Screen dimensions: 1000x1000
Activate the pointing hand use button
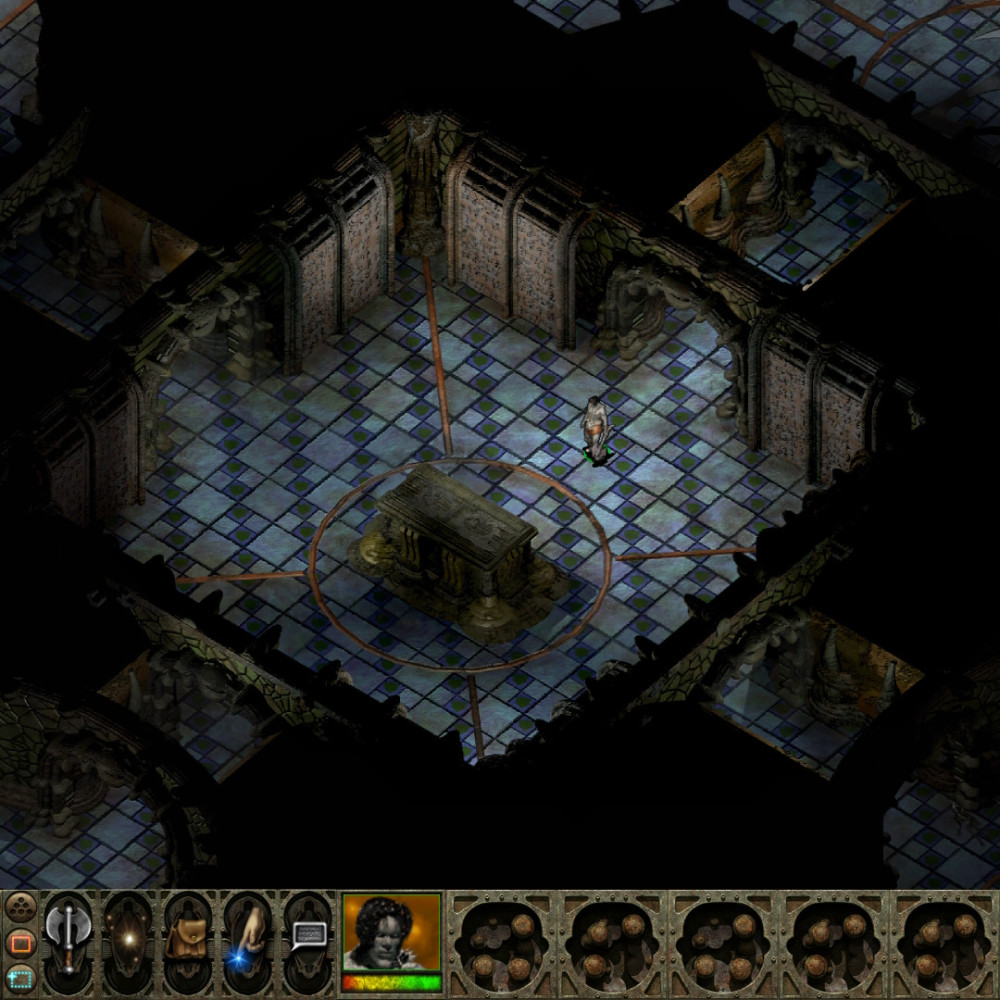pos(248,940)
